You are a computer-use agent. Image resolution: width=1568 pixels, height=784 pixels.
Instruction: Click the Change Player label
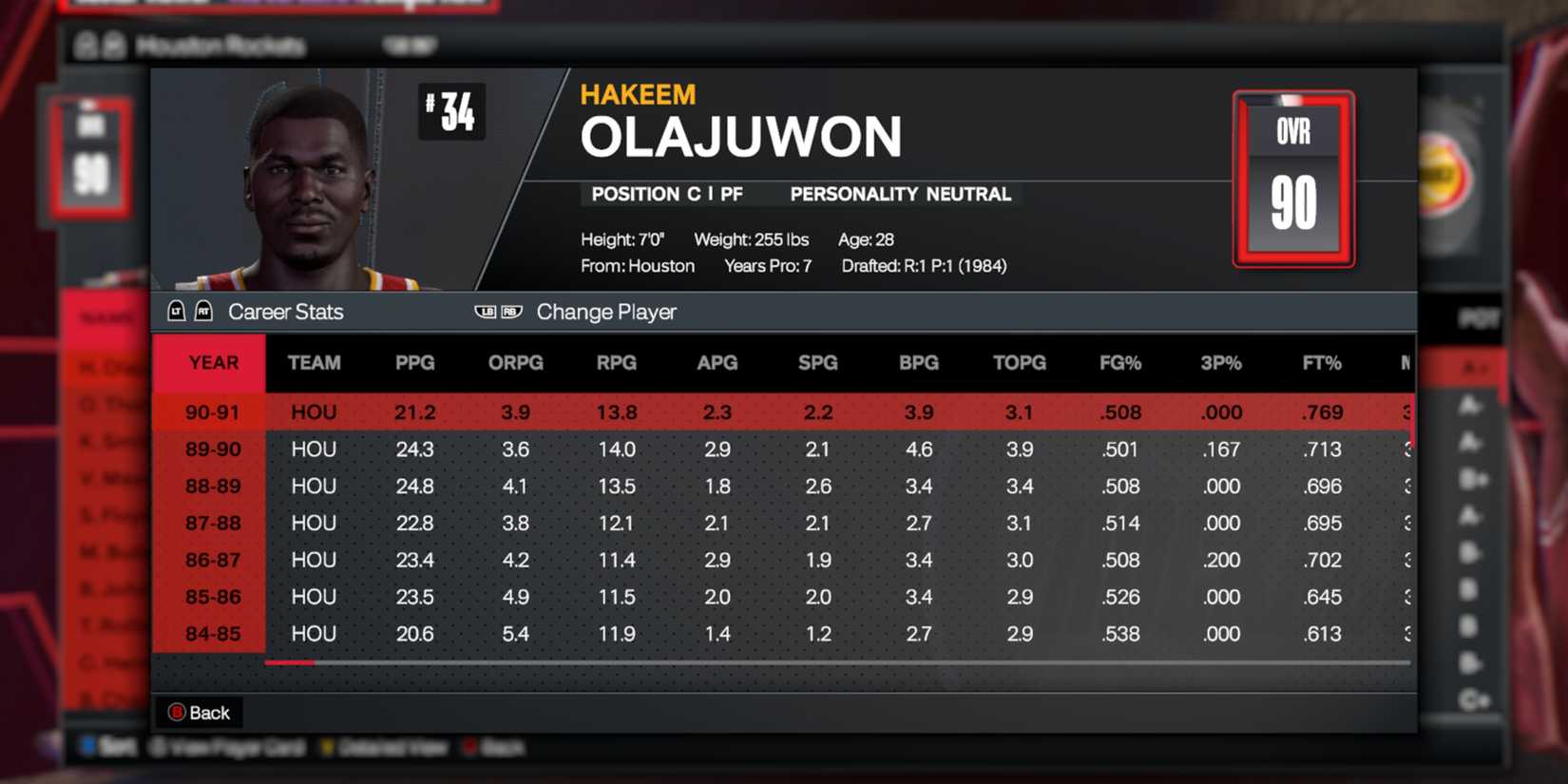click(x=605, y=312)
